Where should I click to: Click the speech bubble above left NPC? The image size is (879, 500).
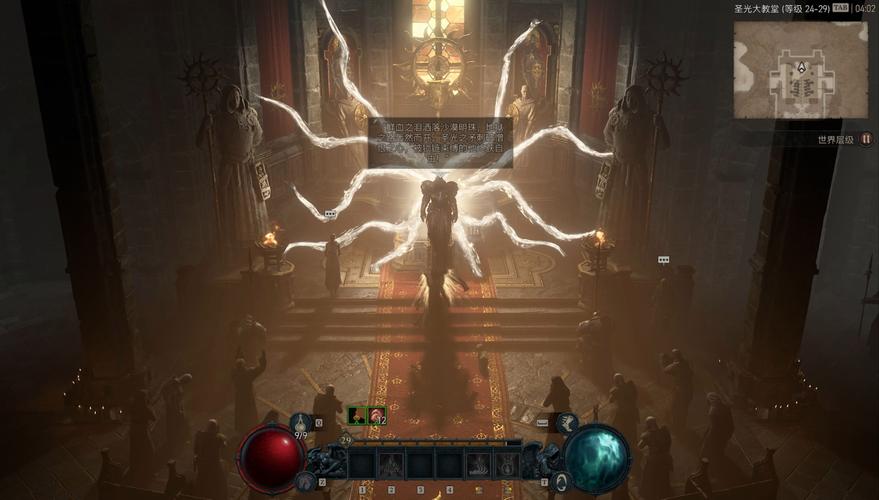pyautogui.click(x=330, y=214)
